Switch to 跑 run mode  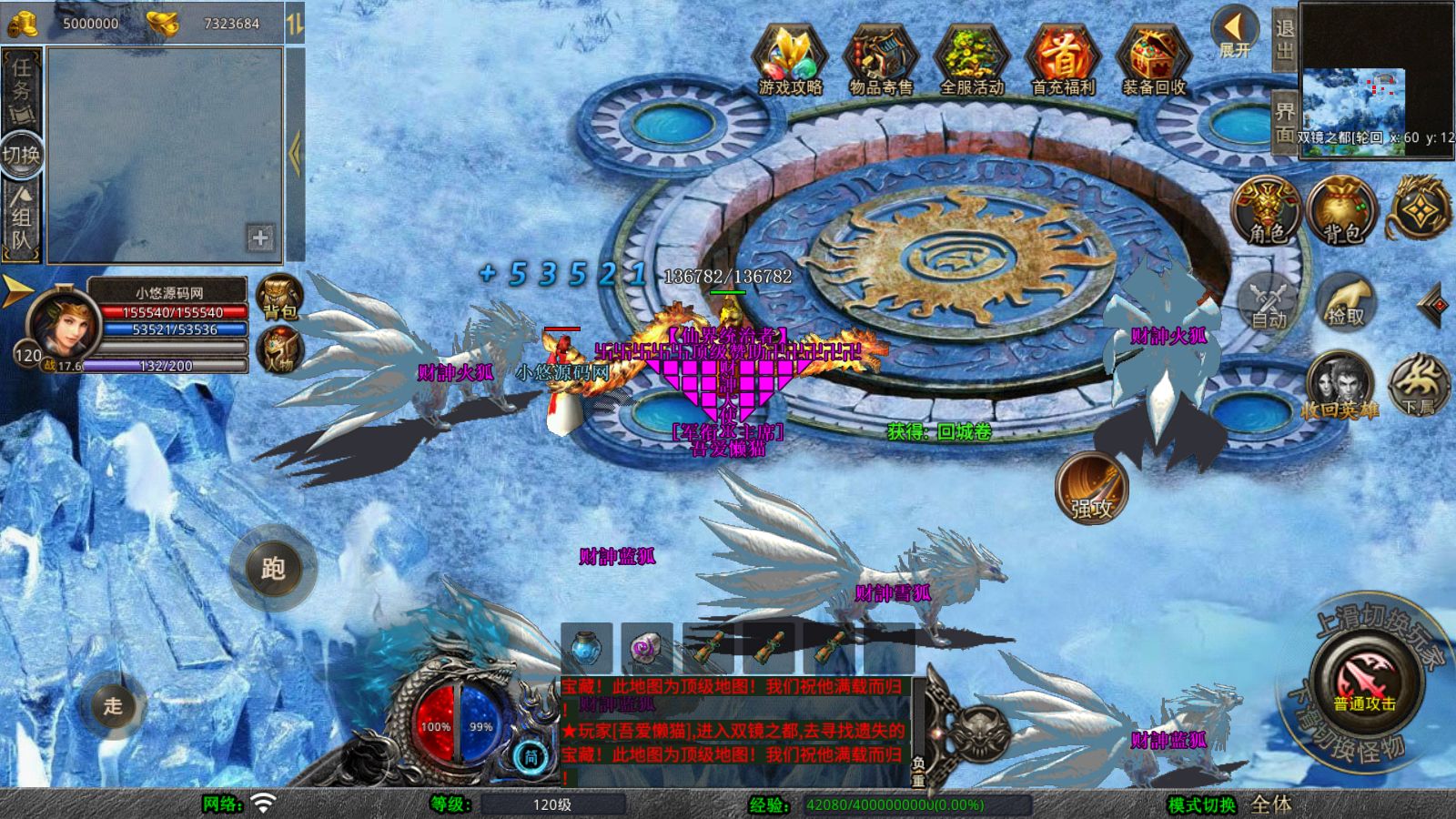click(x=273, y=569)
